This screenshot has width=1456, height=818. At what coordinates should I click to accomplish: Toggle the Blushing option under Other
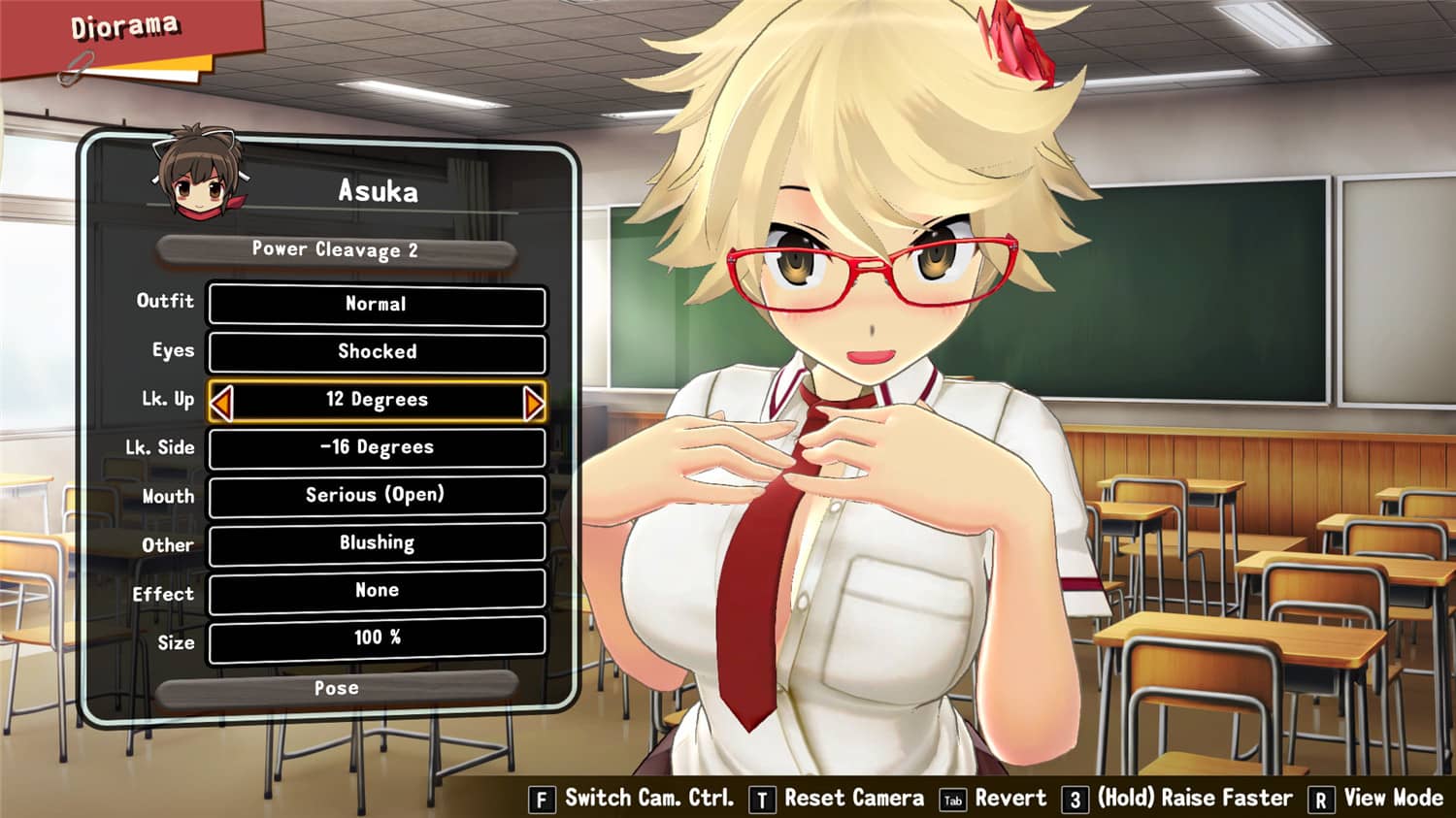point(377,543)
